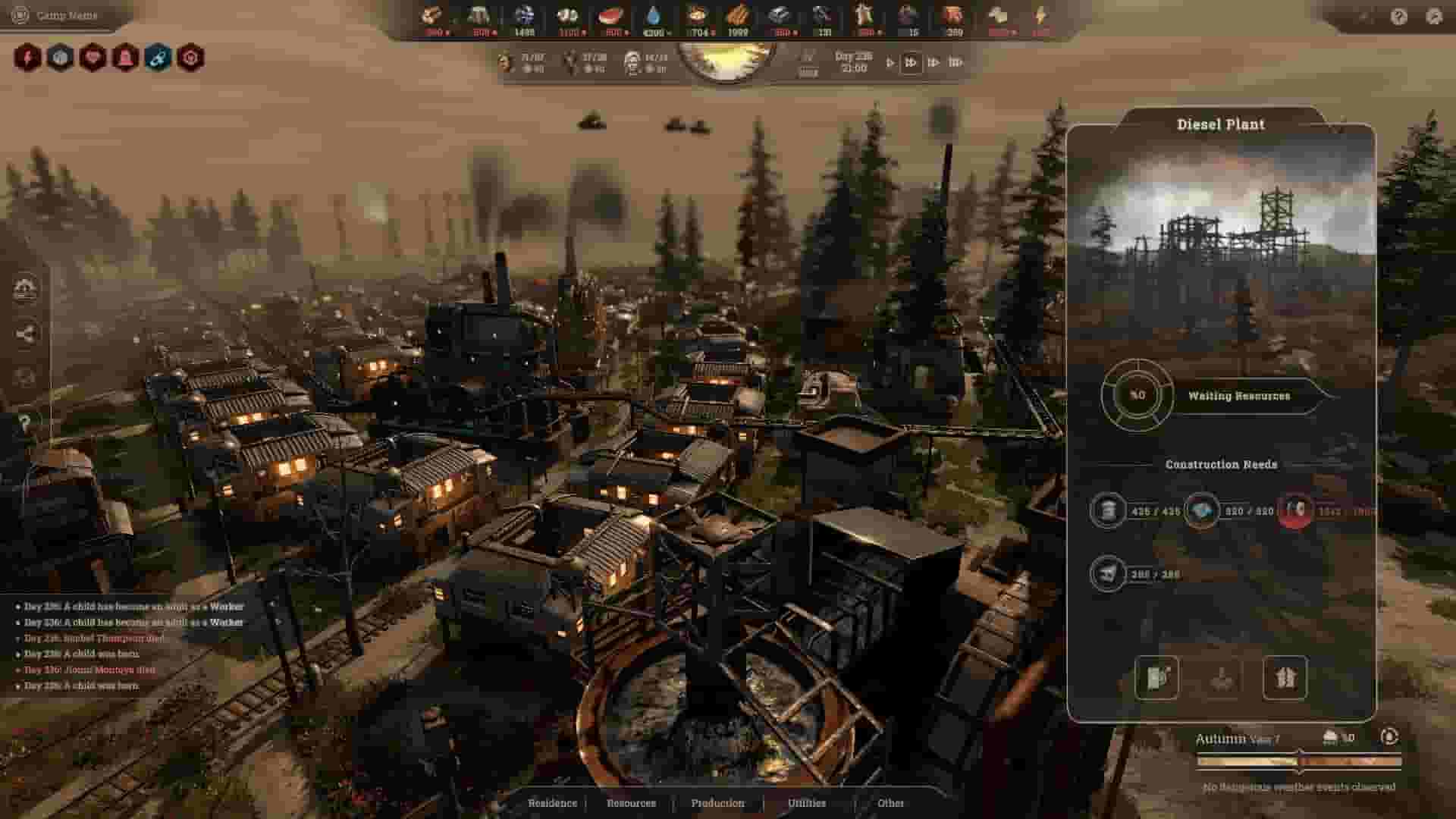Select the wood resource icon in top bar
This screenshot has width=1456, height=819.
(x=431, y=15)
